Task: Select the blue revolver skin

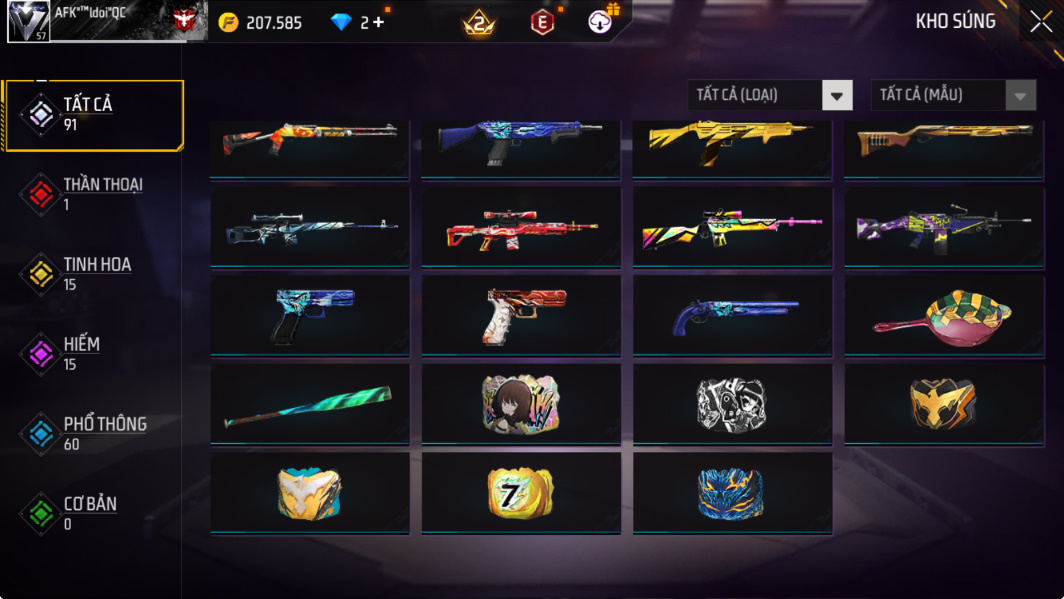Action: point(732,314)
